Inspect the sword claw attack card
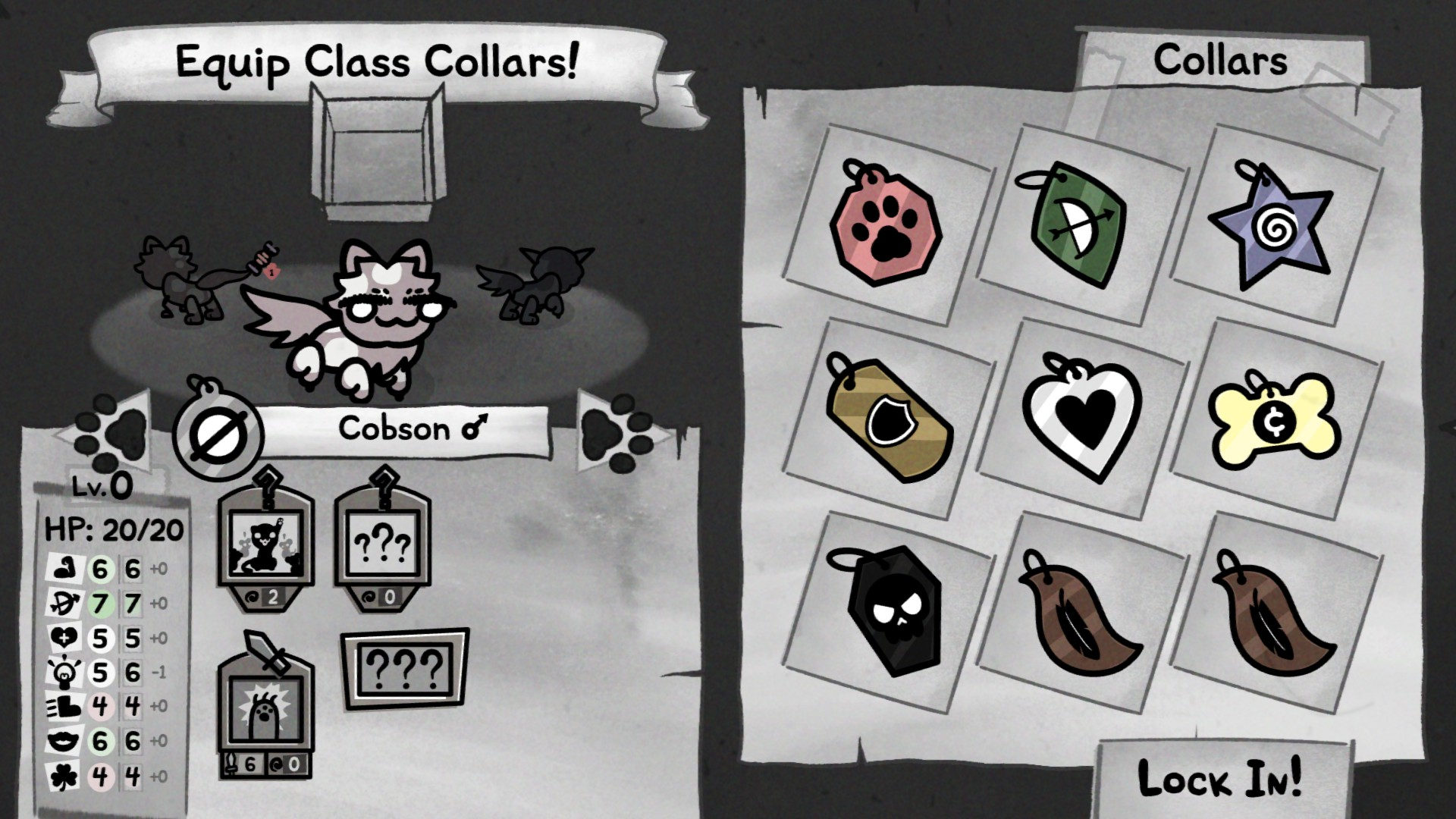The image size is (1456, 819). (265, 709)
